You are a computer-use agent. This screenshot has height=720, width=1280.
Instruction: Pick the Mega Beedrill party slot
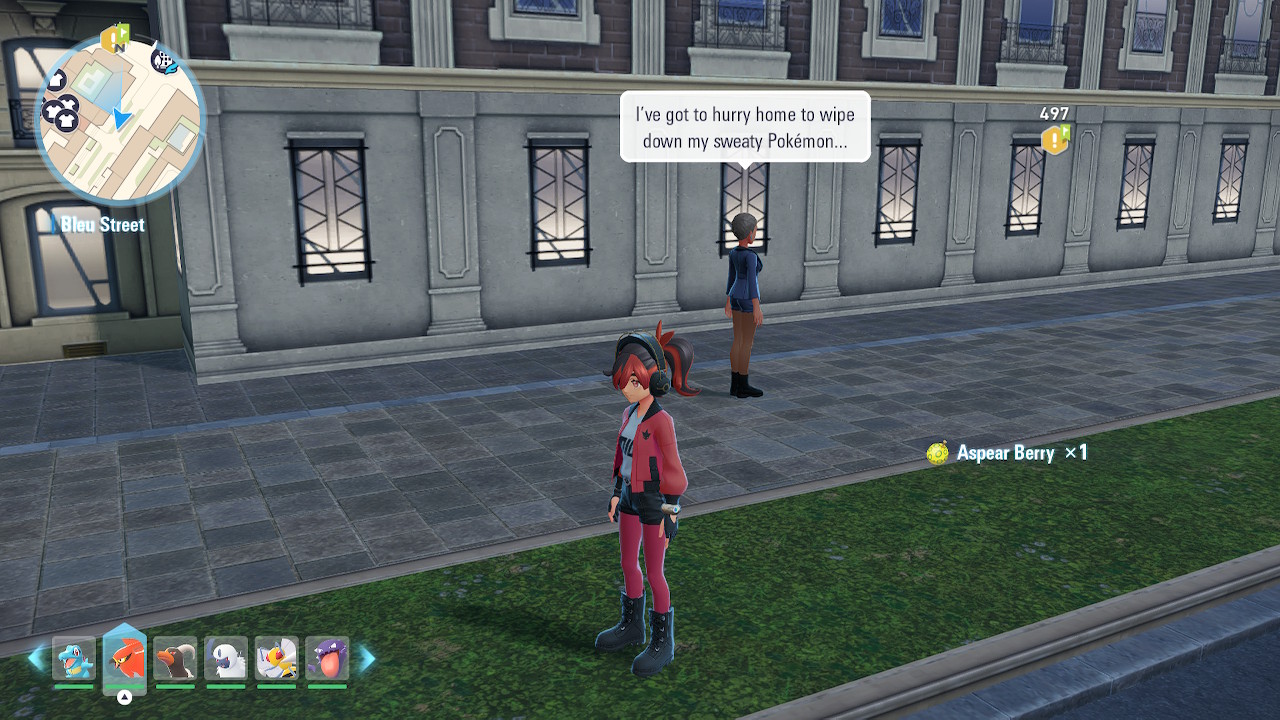tap(277, 659)
